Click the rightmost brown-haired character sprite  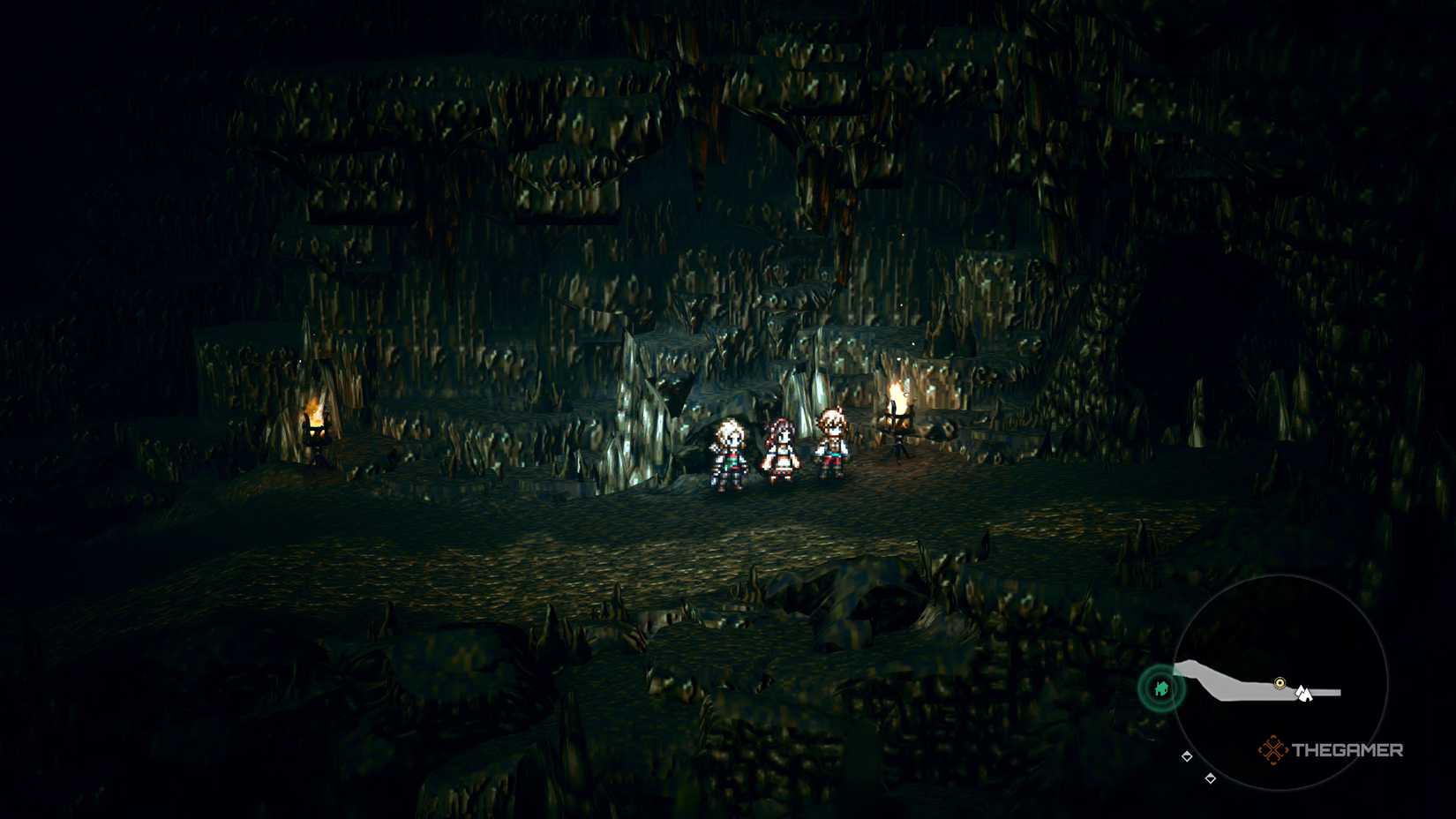832,441
